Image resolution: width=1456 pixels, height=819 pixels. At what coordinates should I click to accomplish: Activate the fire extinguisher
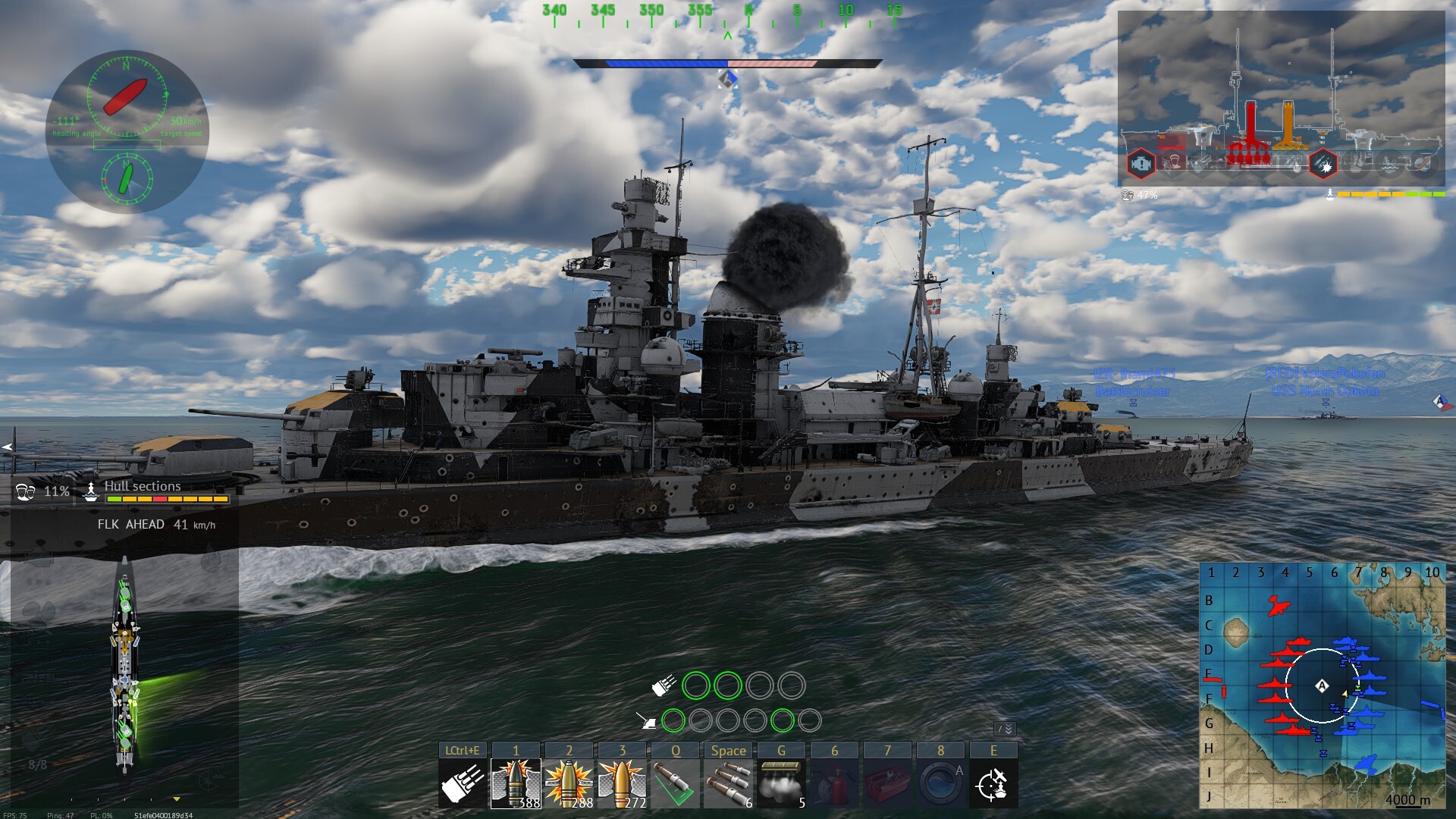tap(834, 783)
